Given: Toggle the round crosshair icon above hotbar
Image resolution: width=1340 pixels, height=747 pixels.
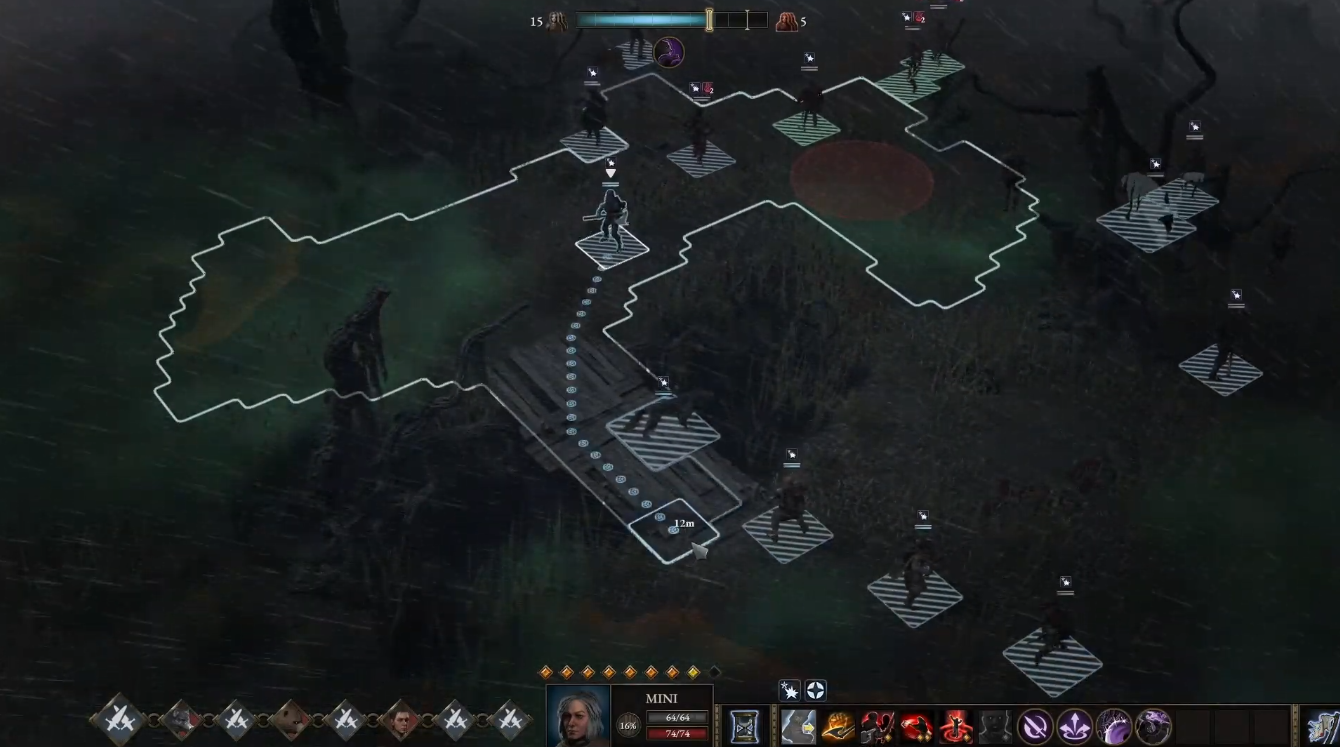Looking at the screenshot, I should [816, 691].
